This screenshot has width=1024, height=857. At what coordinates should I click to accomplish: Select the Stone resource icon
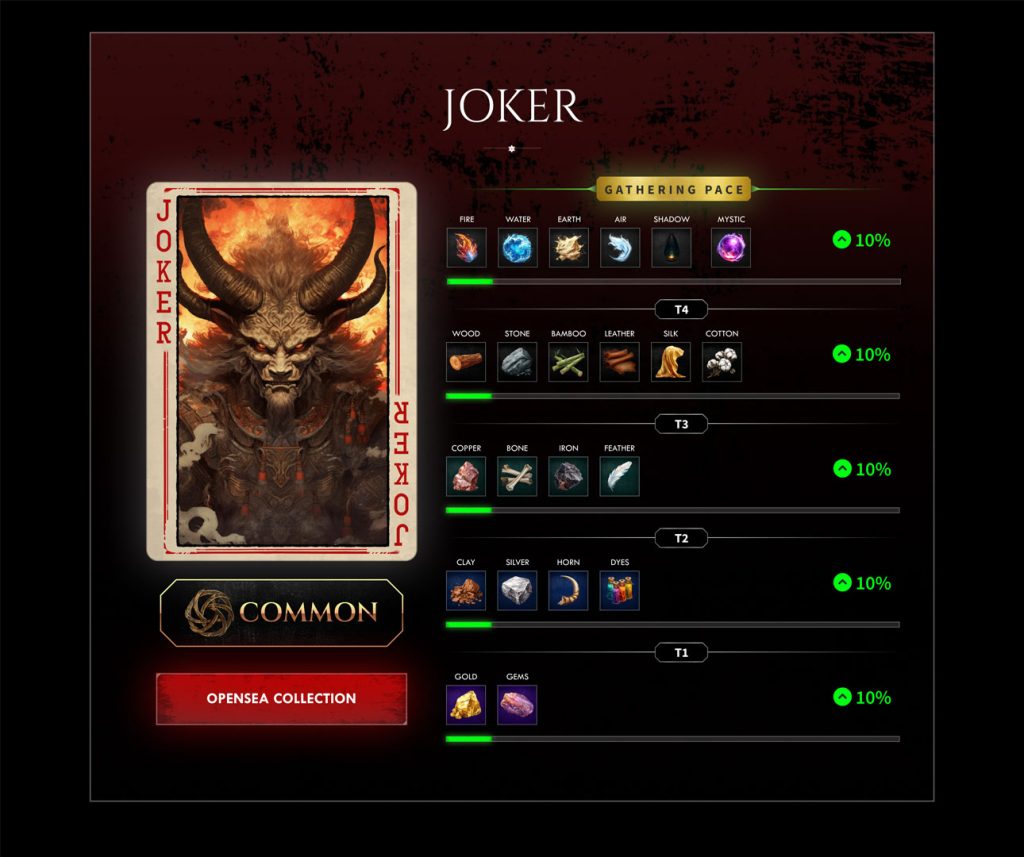517,362
